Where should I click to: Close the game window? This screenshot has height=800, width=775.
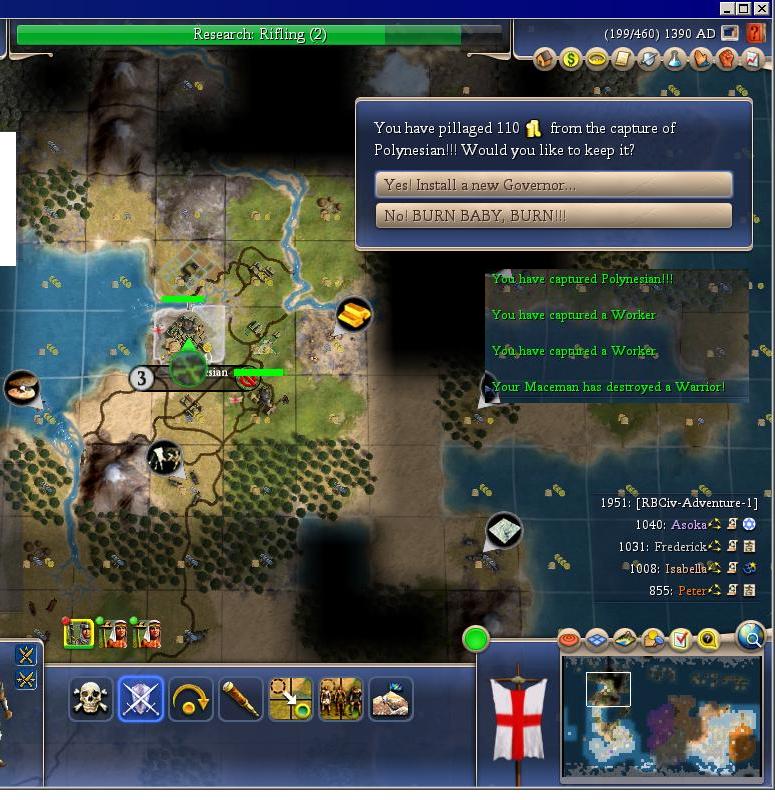(765, 8)
